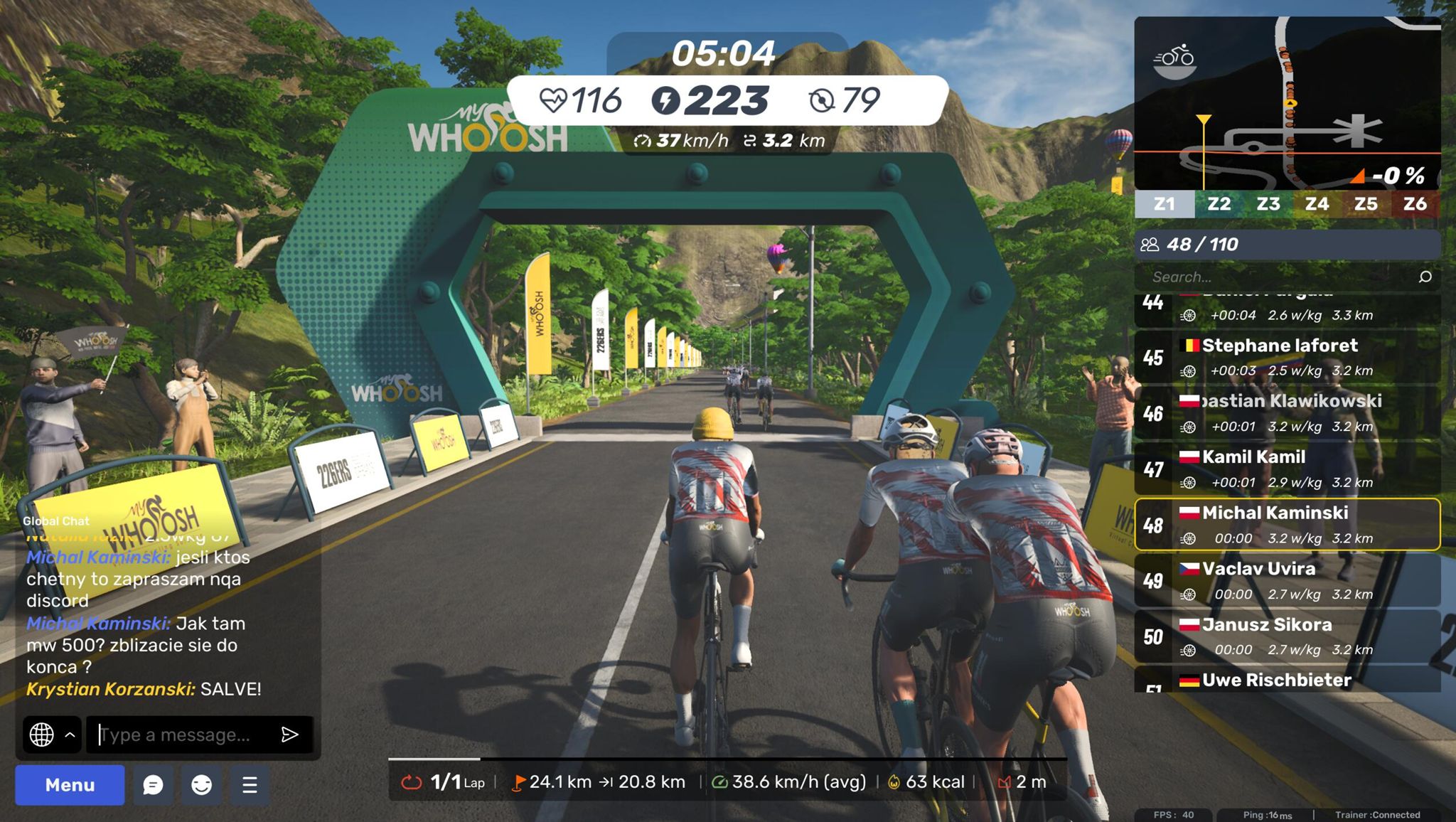The height and width of the screenshot is (822, 1456).
Task: Click the three-line list button
Action: click(250, 785)
